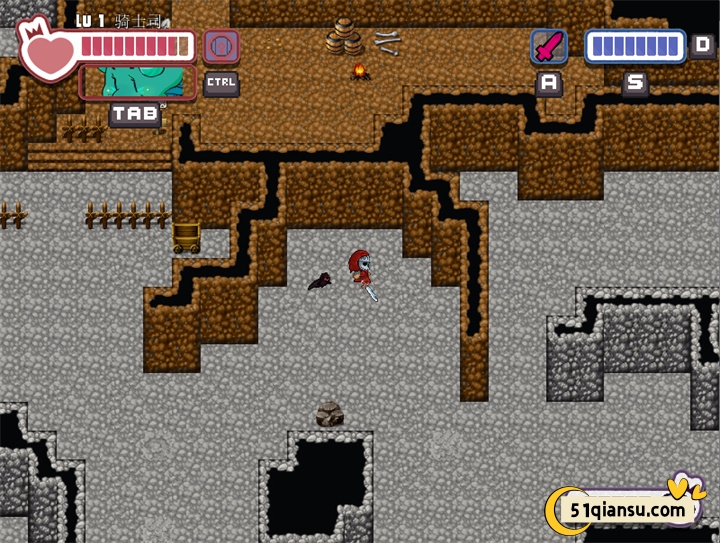The width and height of the screenshot is (720, 543).
Task: Activate the round shield item slot
Action: [x=221, y=47]
